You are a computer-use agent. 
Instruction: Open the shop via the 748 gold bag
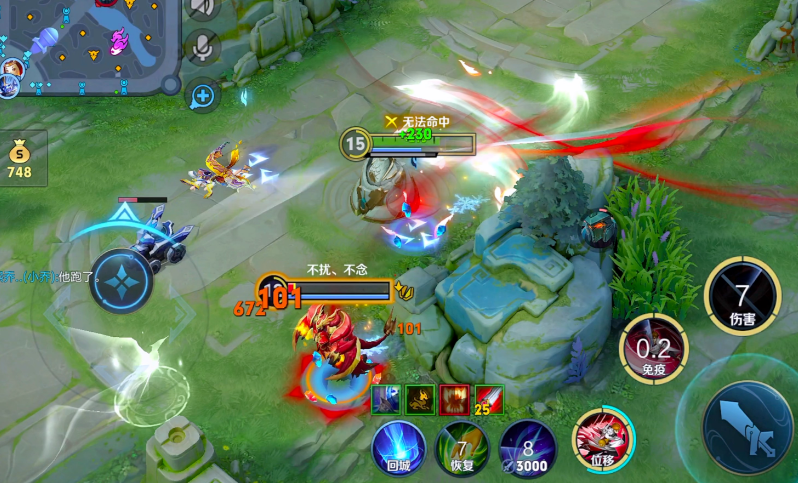click(20, 160)
